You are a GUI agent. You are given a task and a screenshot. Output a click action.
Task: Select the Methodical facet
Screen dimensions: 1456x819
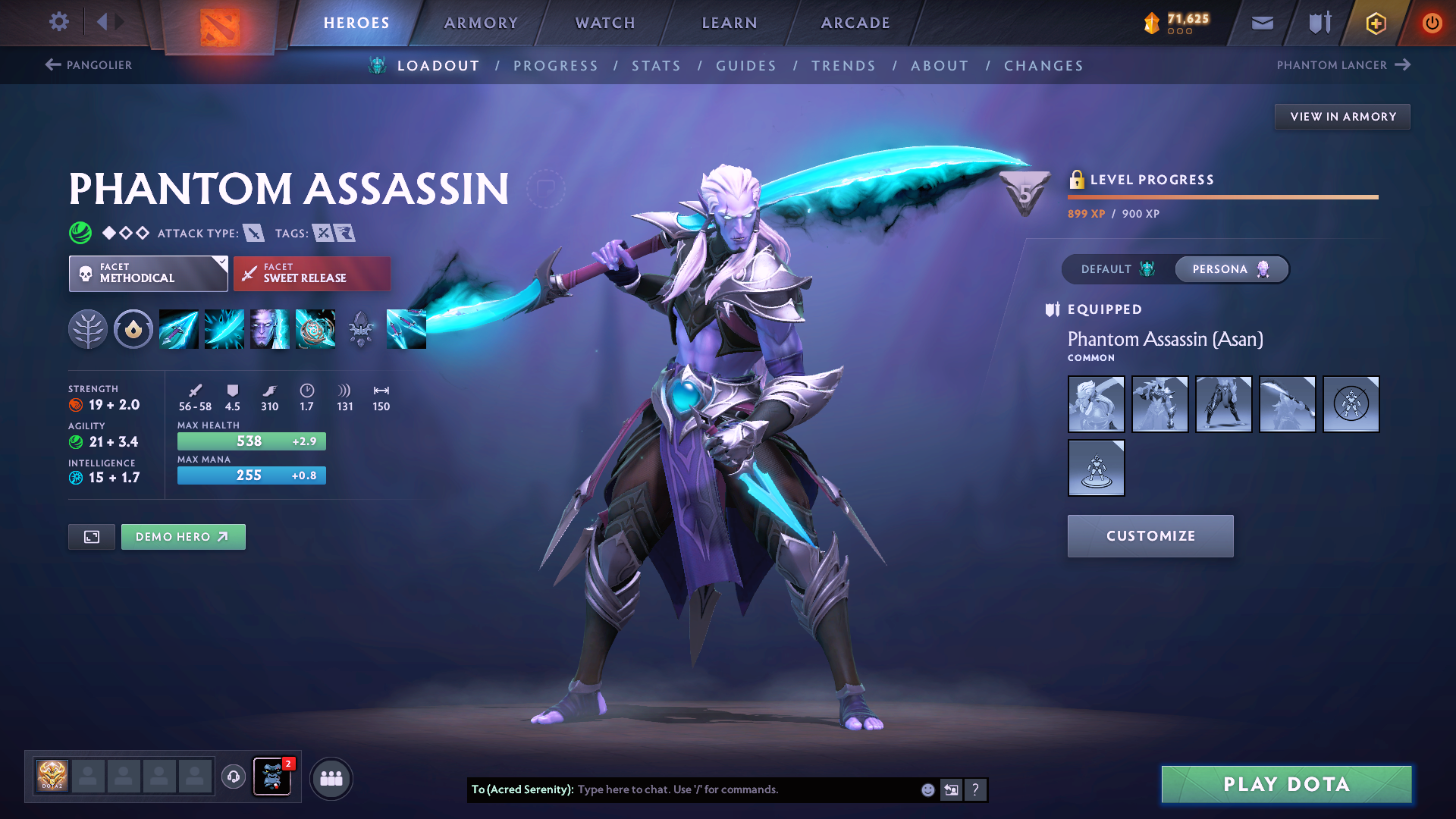pyautogui.click(x=148, y=273)
